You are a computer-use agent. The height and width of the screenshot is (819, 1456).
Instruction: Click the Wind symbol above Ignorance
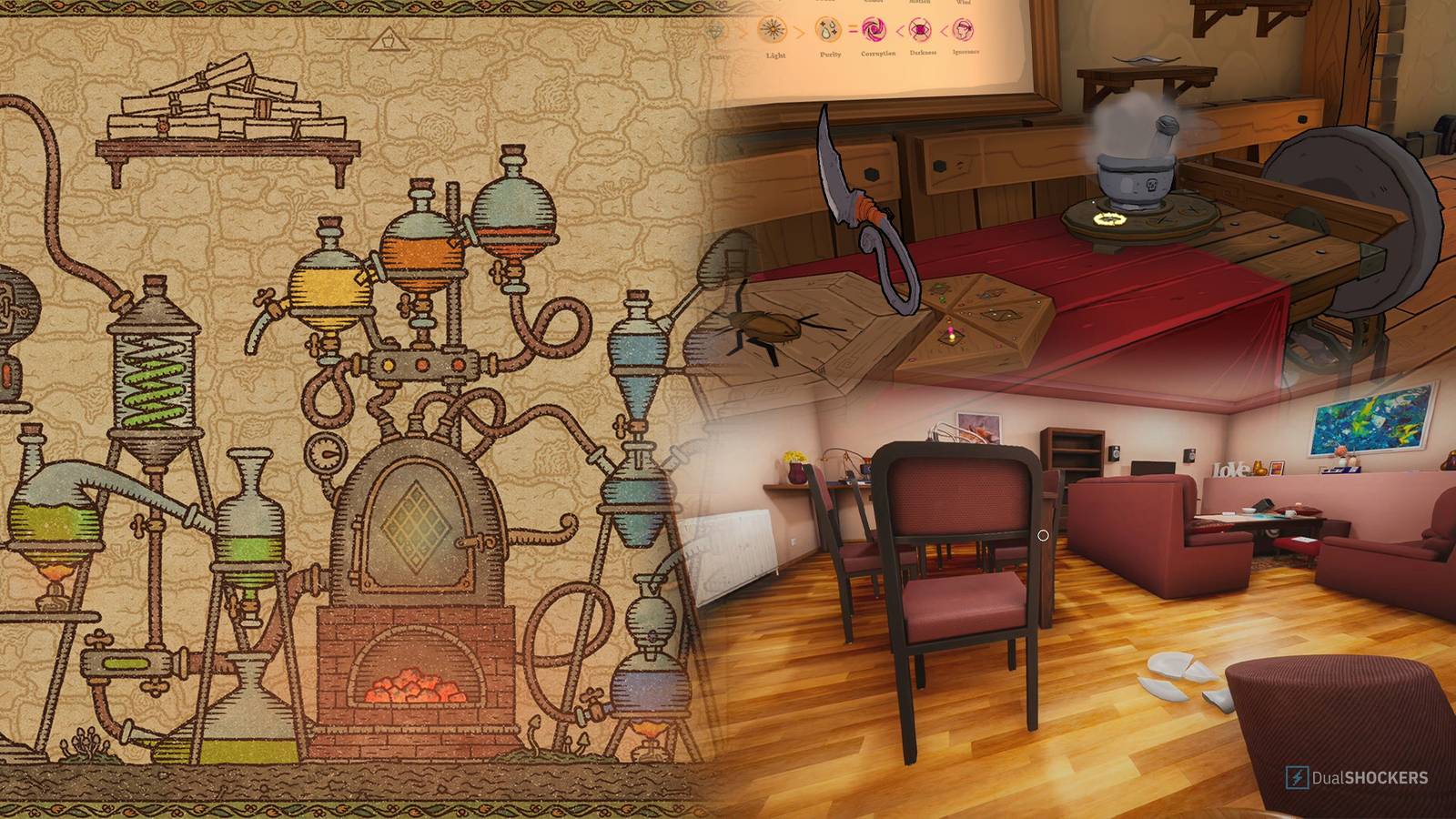961,4
